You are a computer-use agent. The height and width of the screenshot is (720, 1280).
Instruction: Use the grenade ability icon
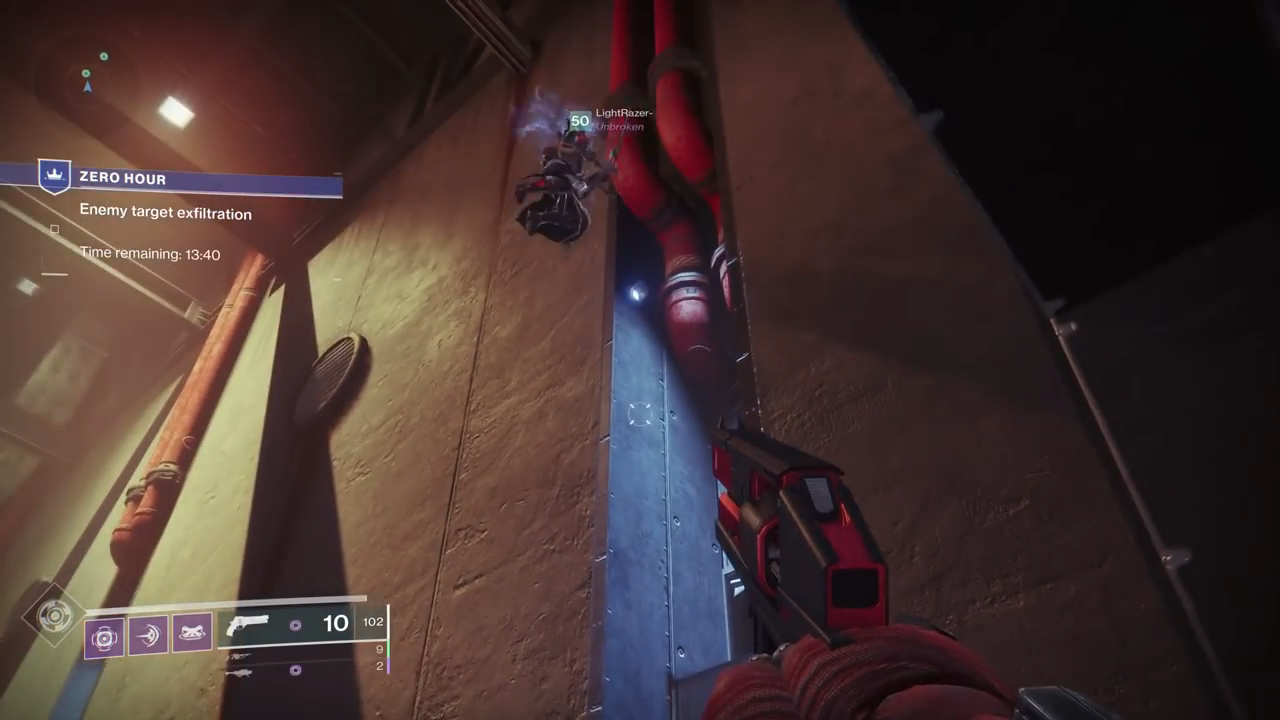(x=104, y=637)
